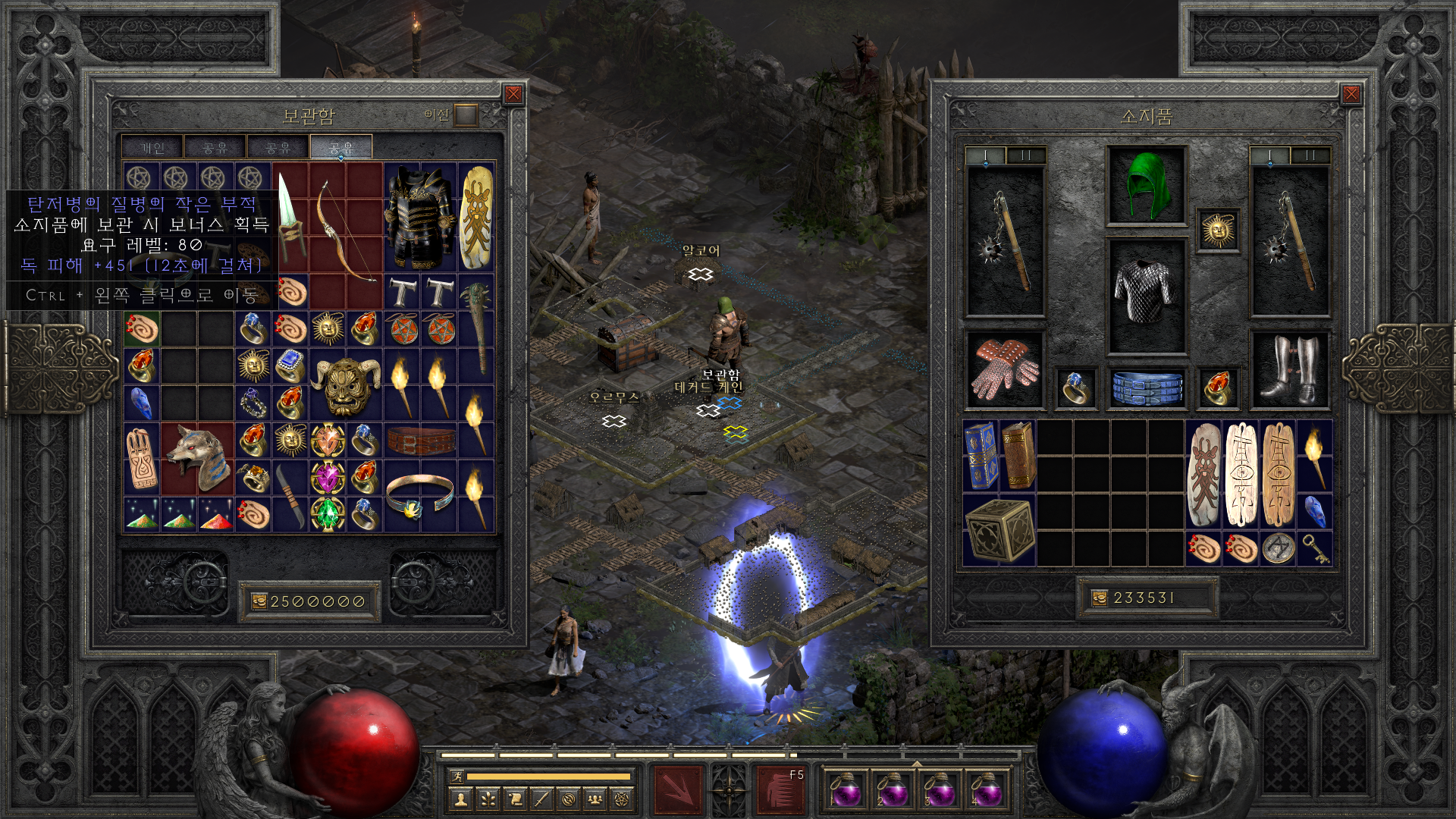
Task: Select the equipped chain mail body armor
Action: (1146, 296)
